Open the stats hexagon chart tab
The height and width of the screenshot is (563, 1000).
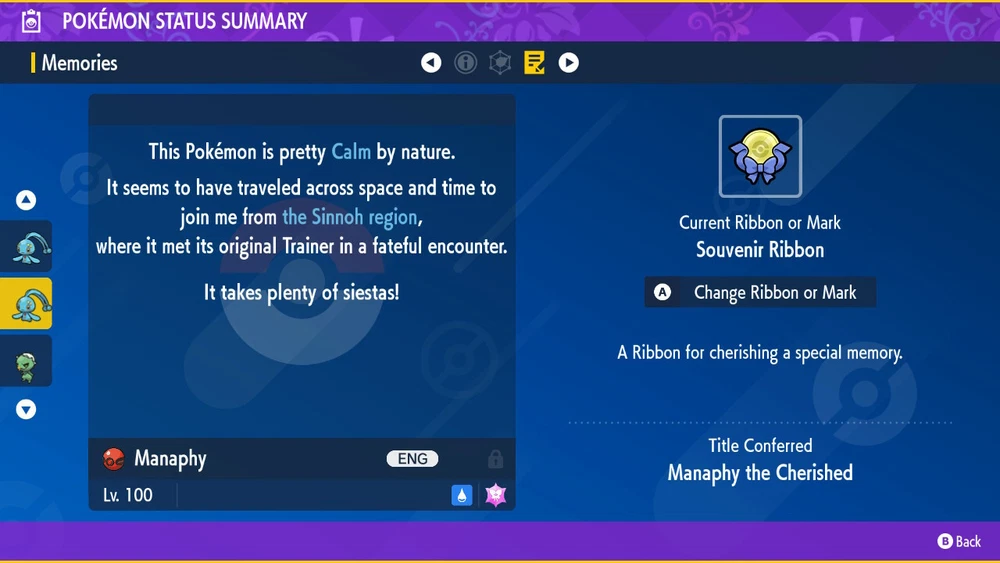click(499, 63)
